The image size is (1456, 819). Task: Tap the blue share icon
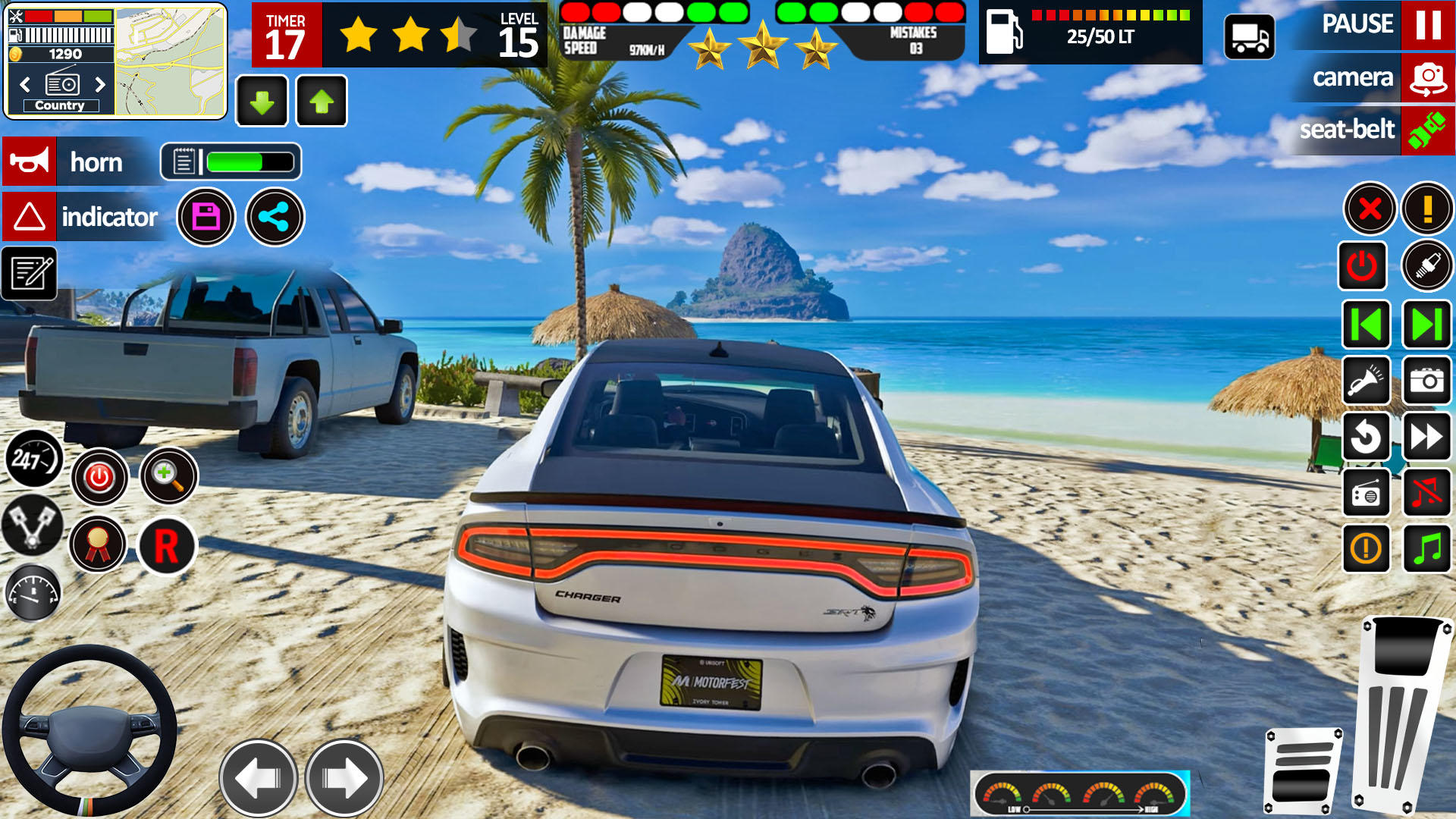click(x=275, y=218)
